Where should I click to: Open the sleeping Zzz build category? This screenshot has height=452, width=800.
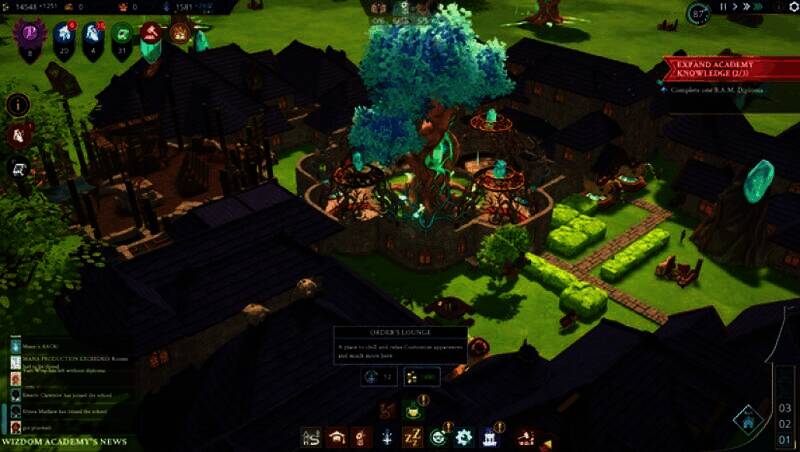tap(412, 436)
